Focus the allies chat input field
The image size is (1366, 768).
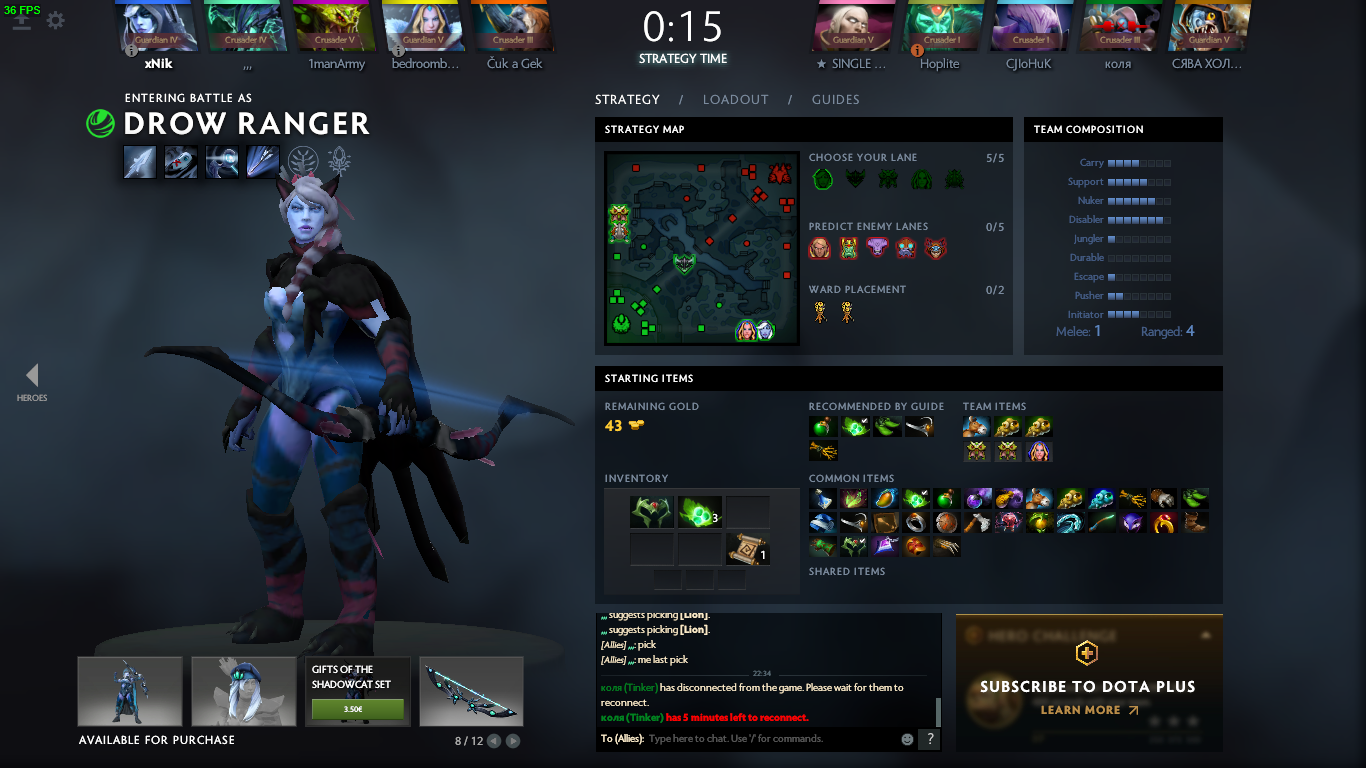770,739
